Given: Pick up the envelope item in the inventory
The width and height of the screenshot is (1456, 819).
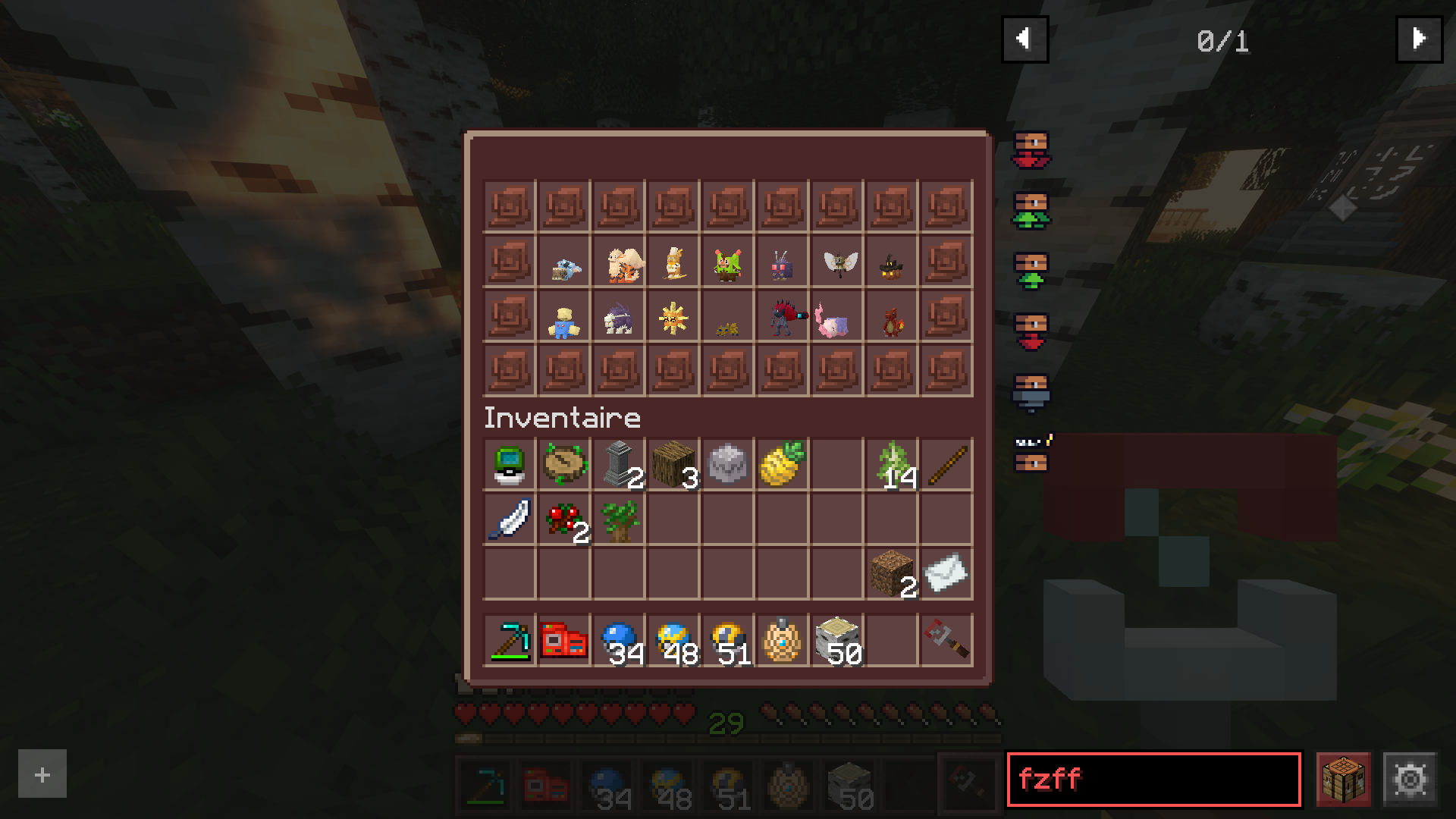Looking at the screenshot, I should click(946, 574).
